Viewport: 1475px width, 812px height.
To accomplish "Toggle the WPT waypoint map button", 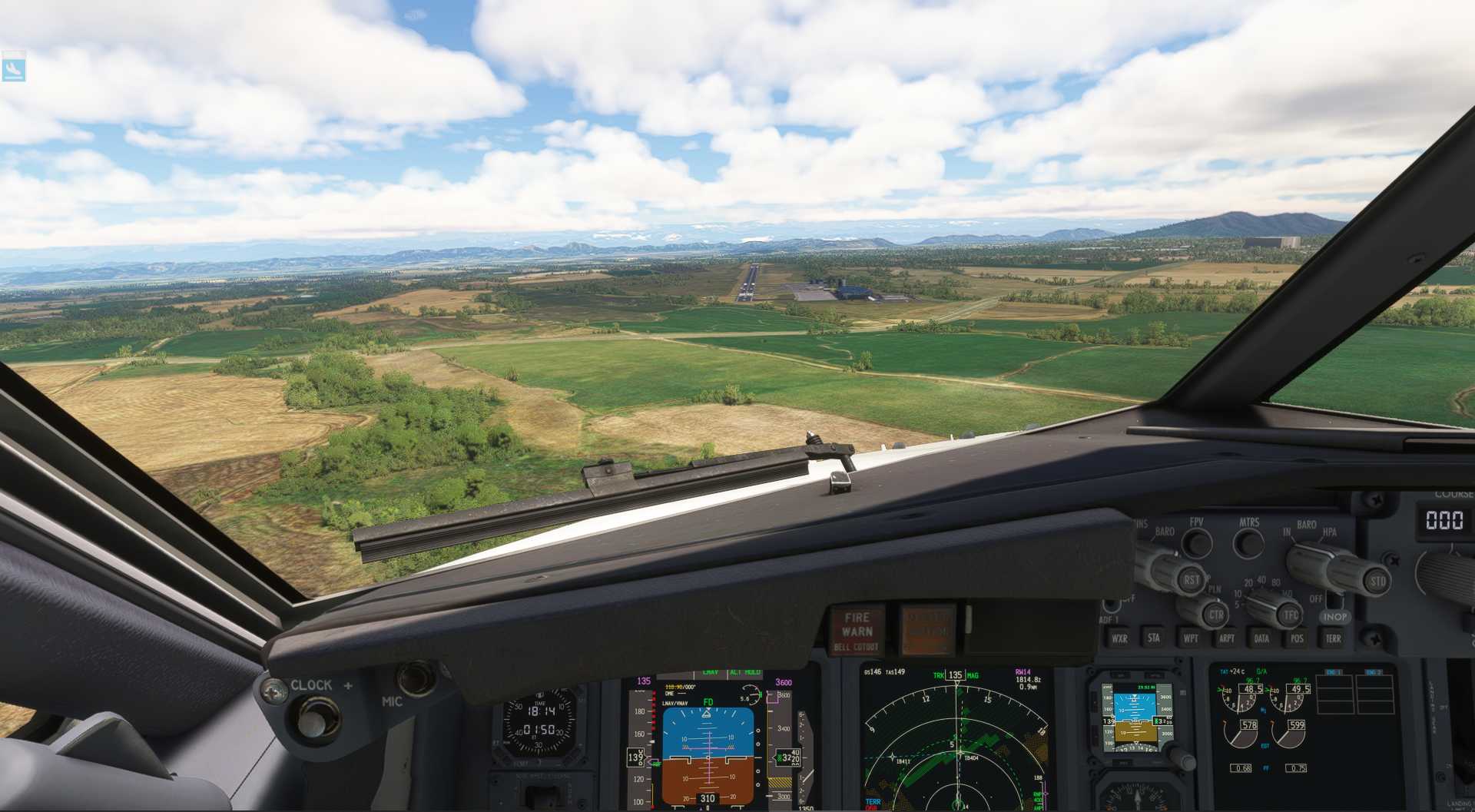I will (x=1191, y=638).
